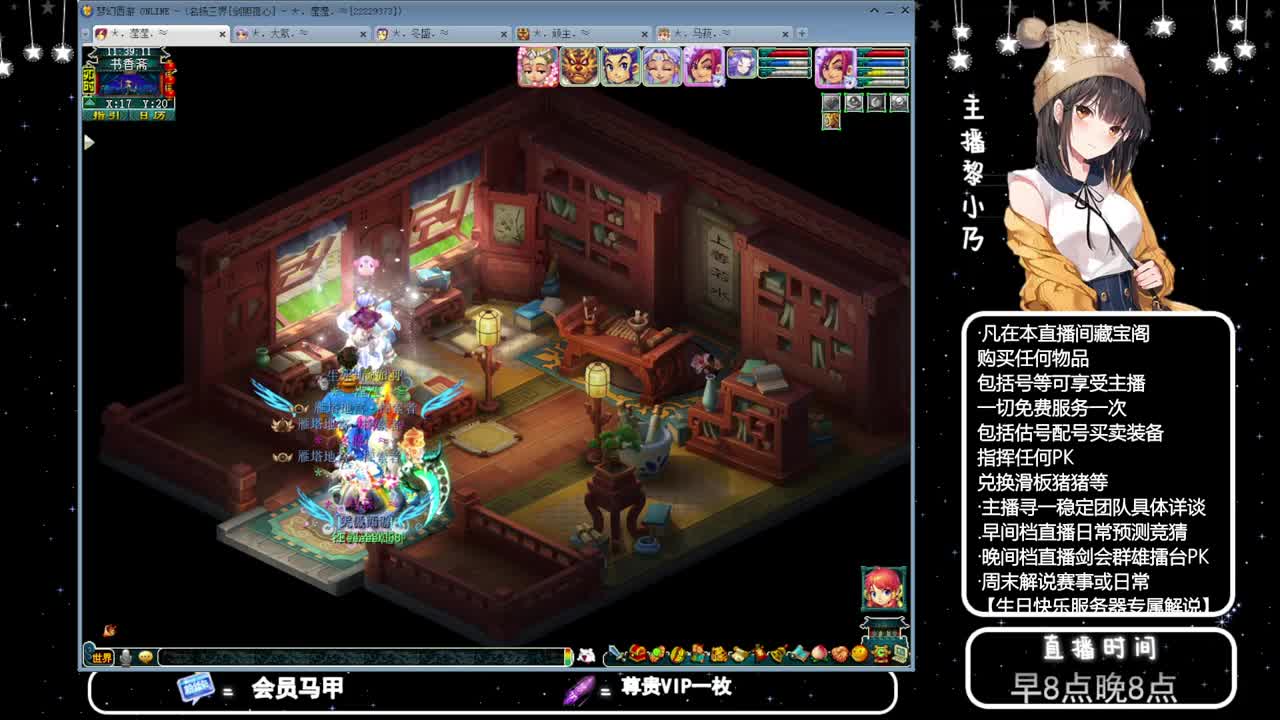
Task: Toggle the white cat face icon near chat bar
Action: [586, 655]
